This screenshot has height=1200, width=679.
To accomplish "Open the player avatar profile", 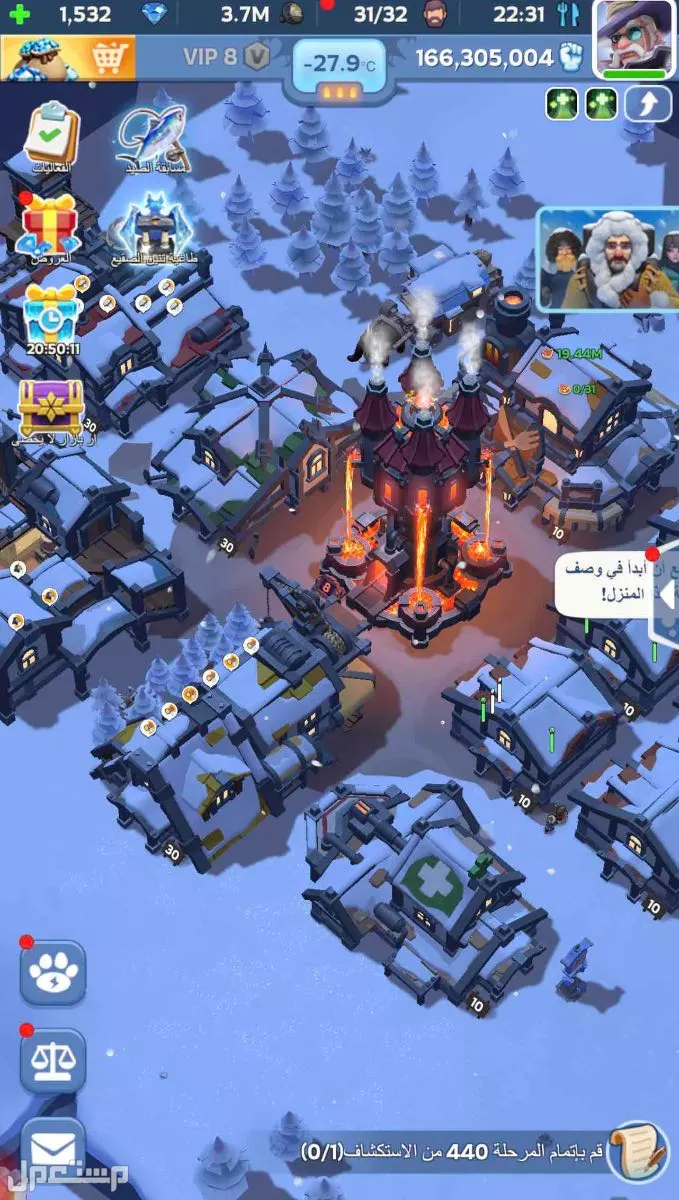I will [634, 36].
